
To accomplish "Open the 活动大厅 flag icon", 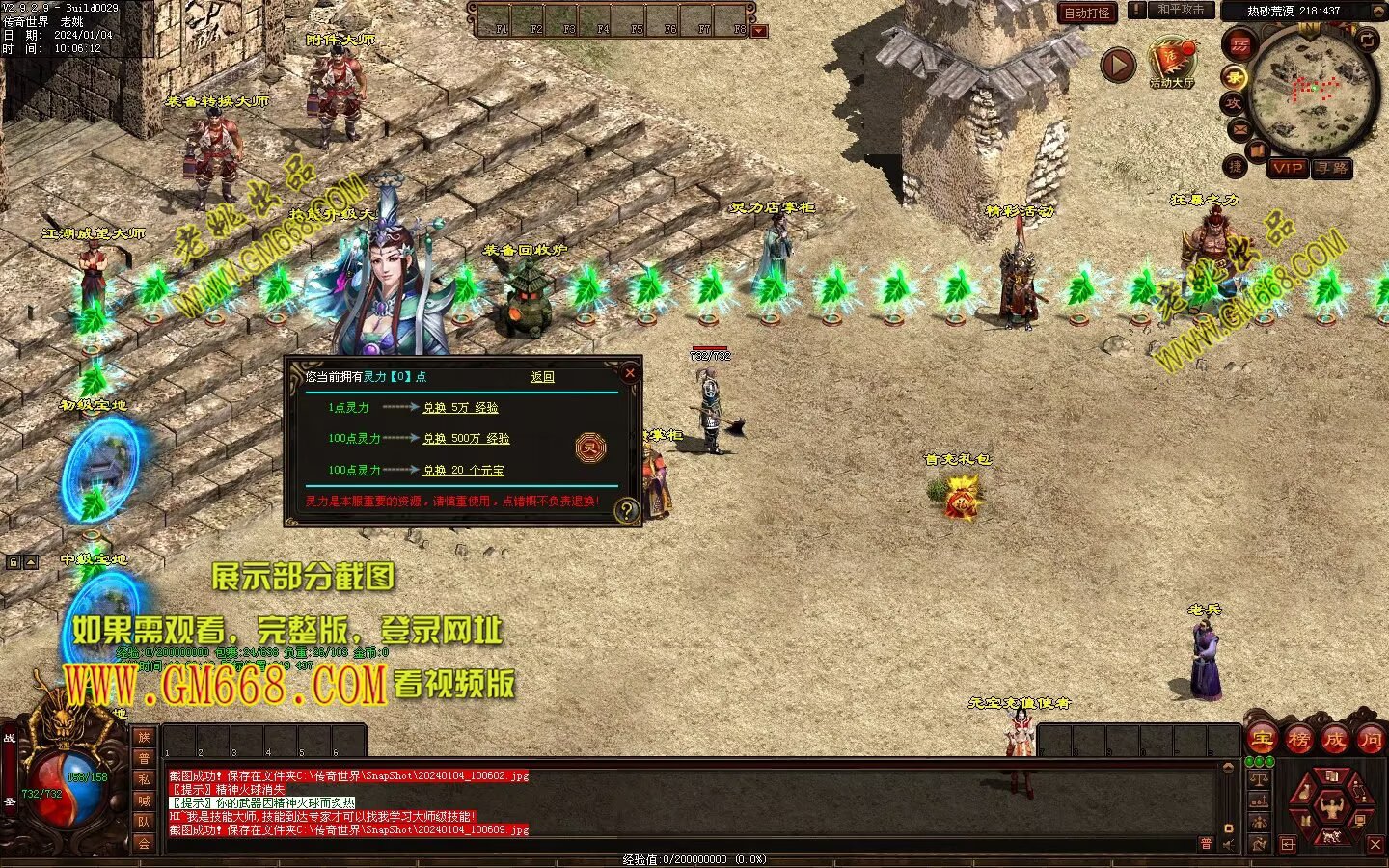I will point(1171,61).
